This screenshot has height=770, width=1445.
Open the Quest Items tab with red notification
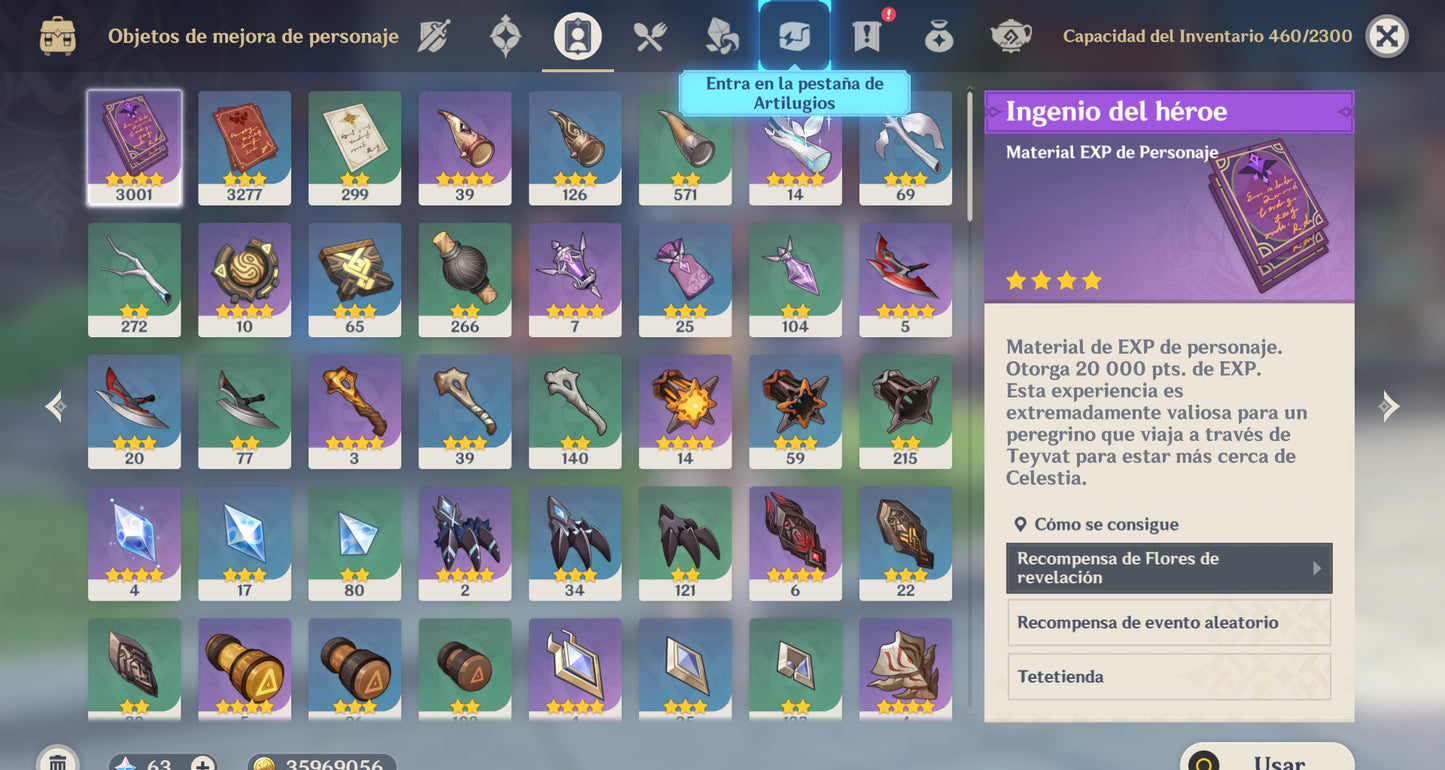864,35
